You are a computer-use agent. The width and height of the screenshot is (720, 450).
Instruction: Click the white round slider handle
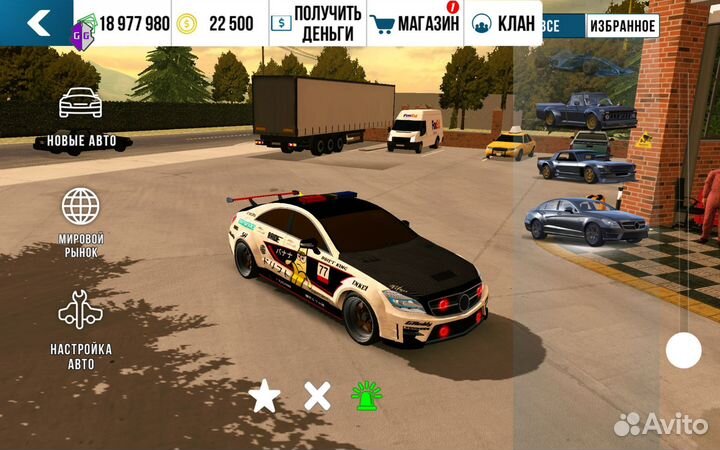(x=684, y=350)
